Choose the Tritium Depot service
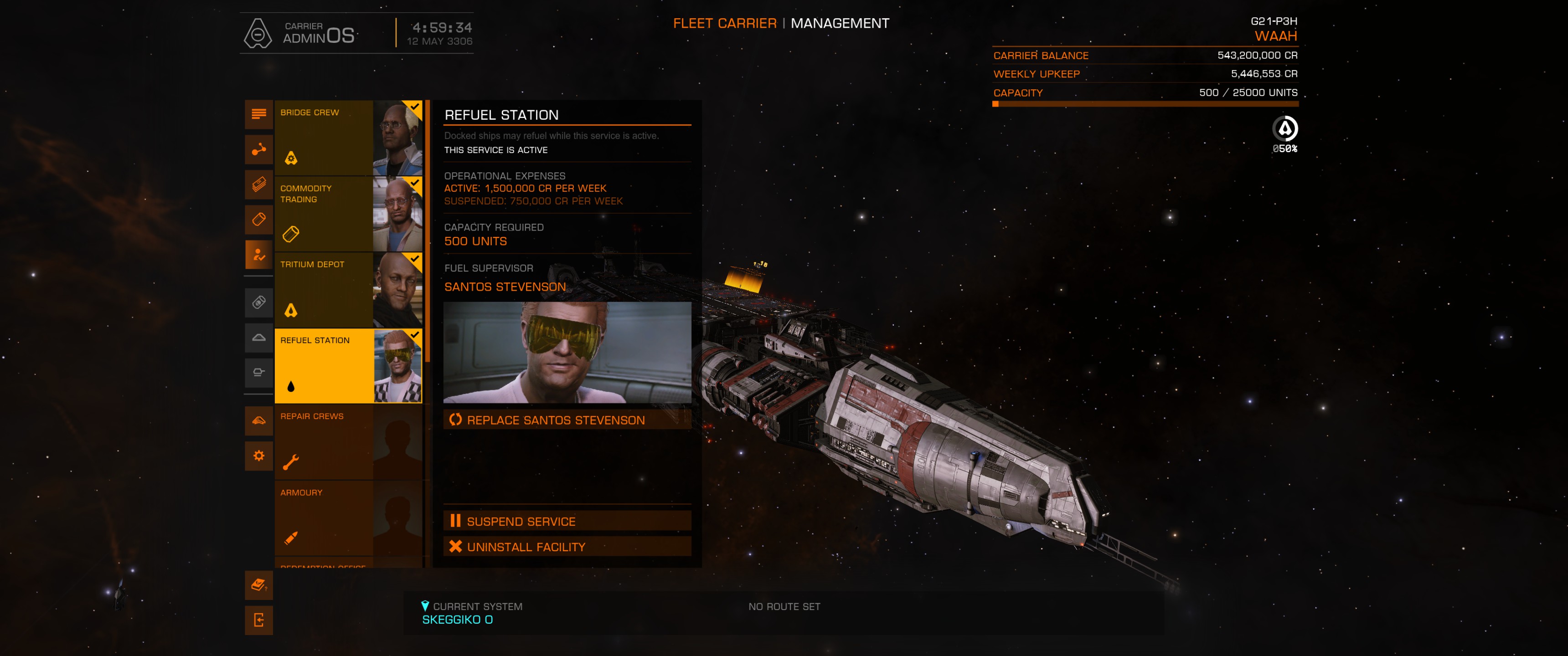 [x=348, y=290]
